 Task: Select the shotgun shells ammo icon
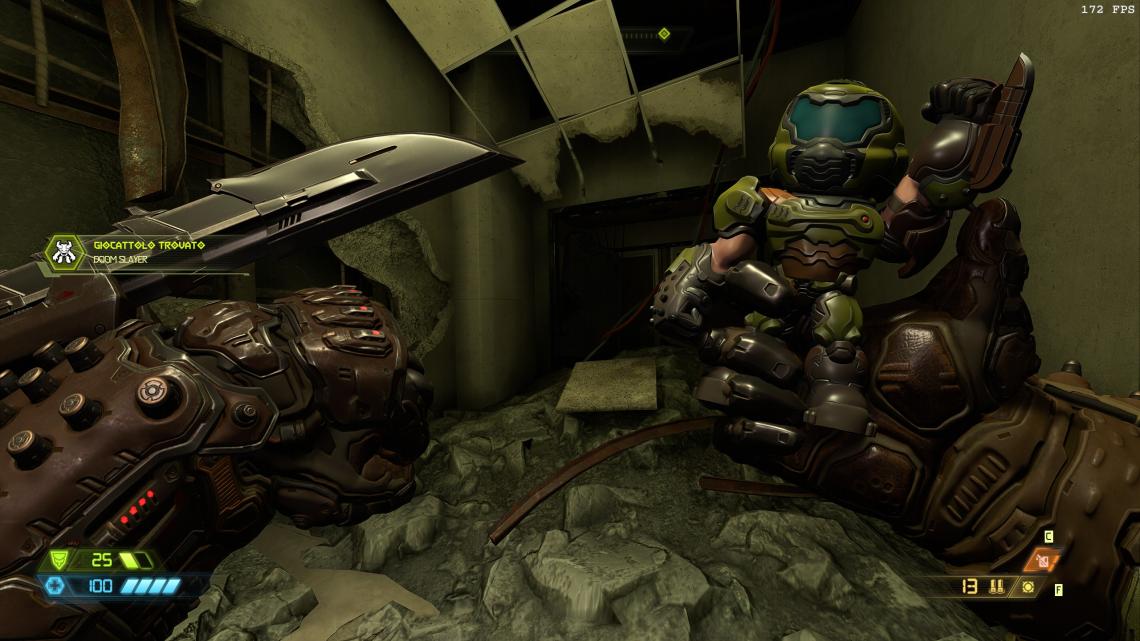pyautogui.click(x=993, y=586)
